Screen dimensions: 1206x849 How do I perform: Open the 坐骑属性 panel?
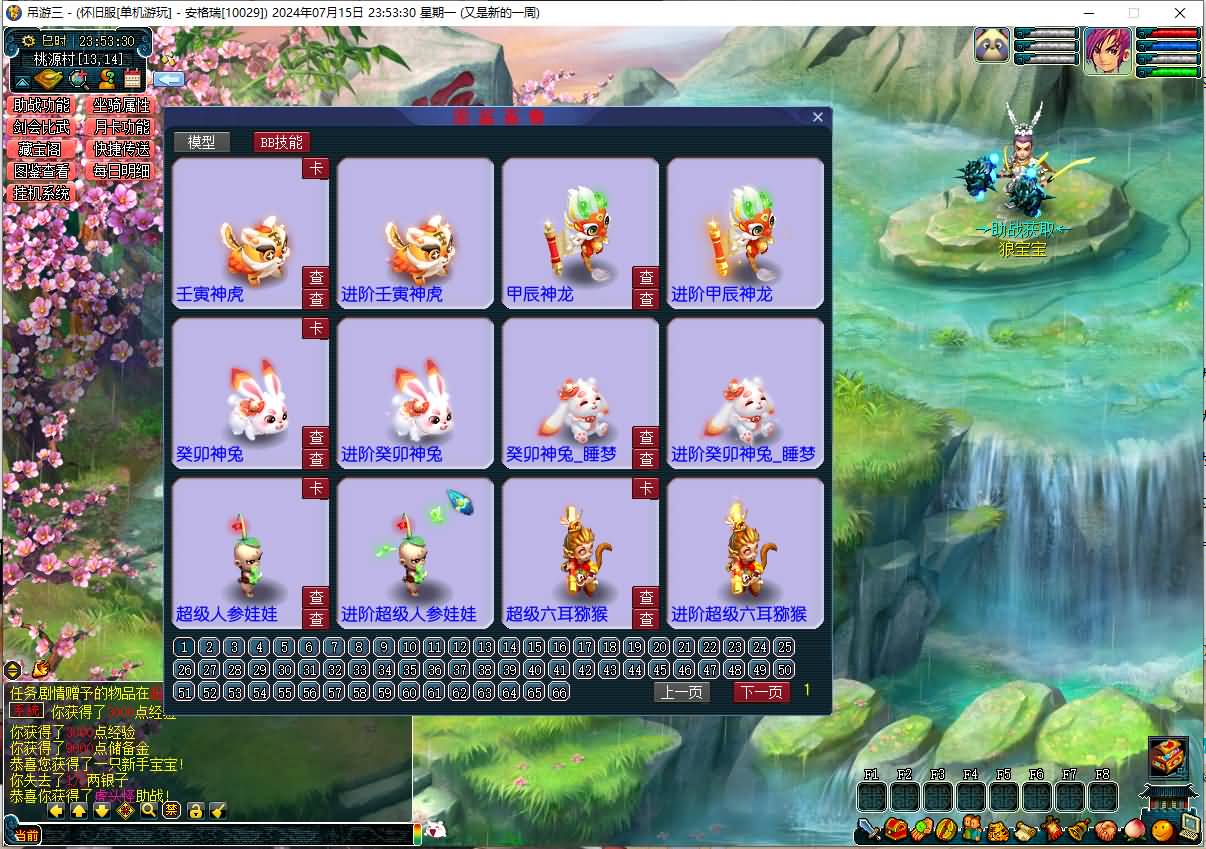(x=121, y=105)
